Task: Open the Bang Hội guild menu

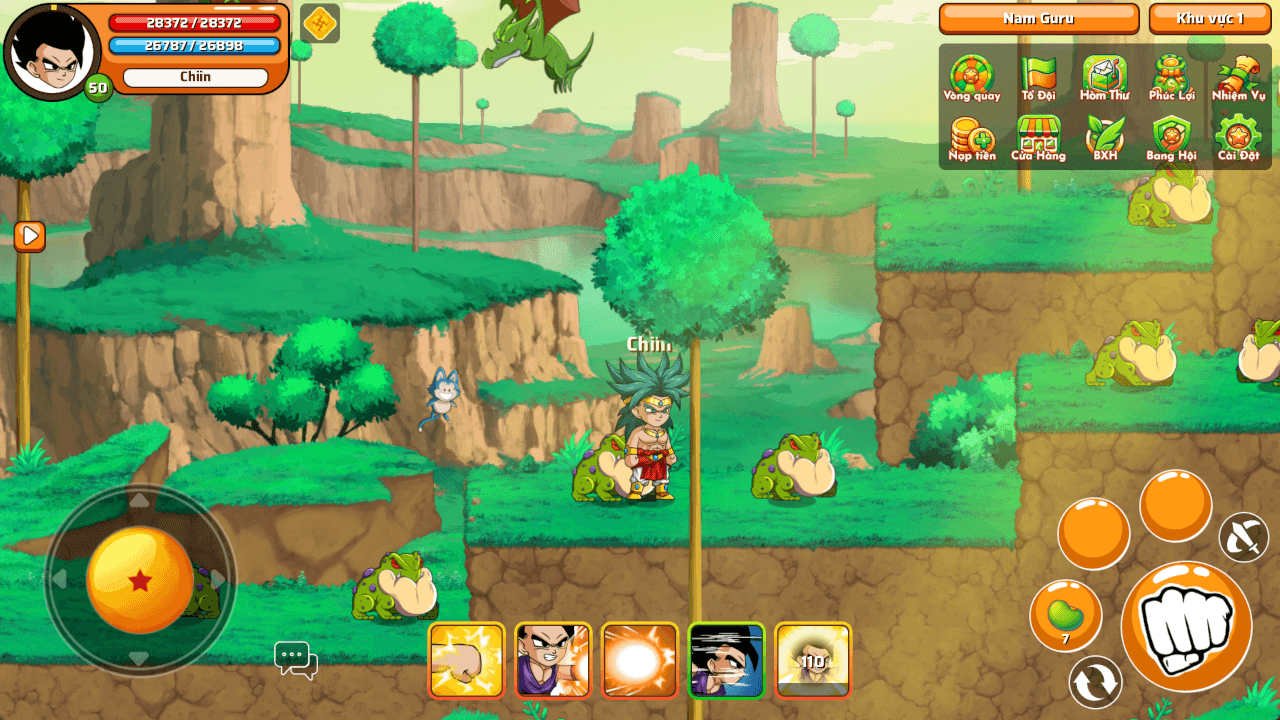Action: (1171, 138)
